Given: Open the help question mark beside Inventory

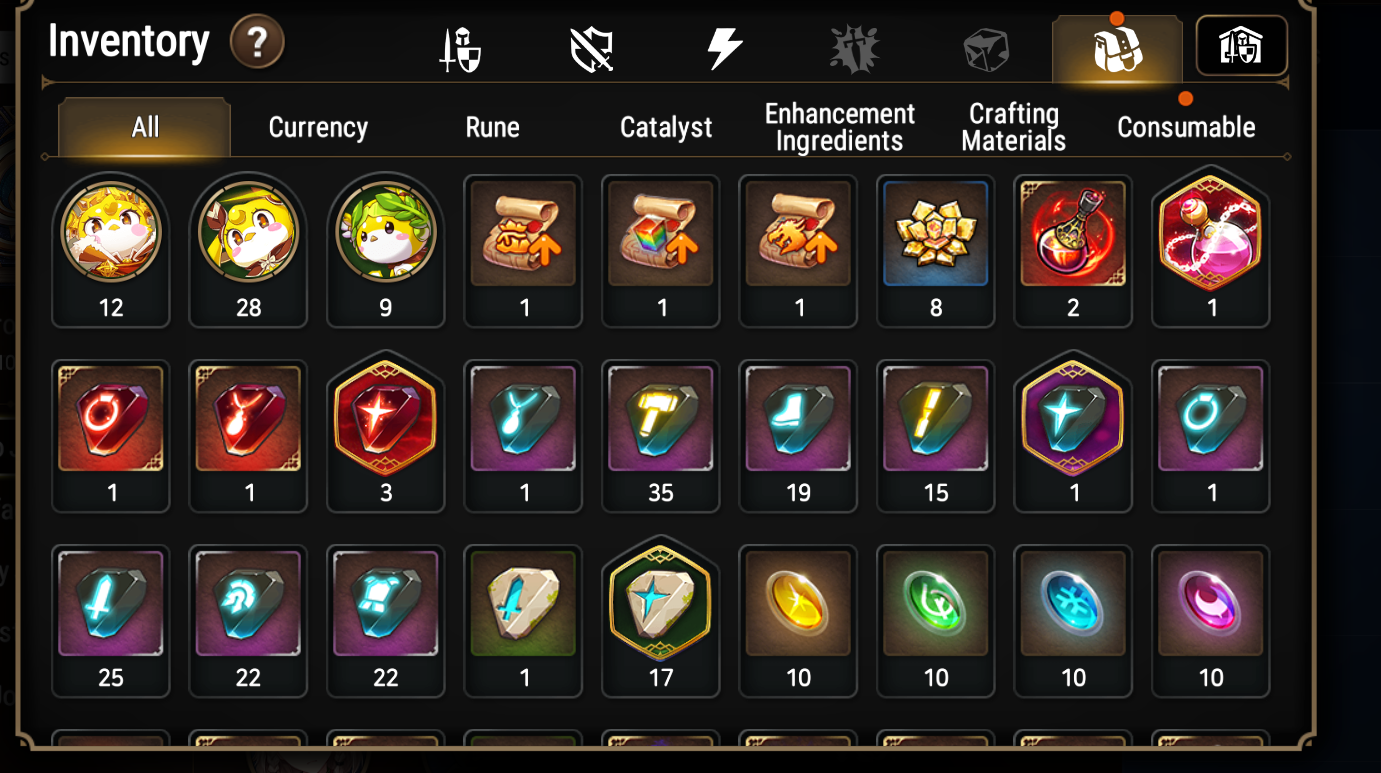Looking at the screenshot, I should click(x=257, y=44).
